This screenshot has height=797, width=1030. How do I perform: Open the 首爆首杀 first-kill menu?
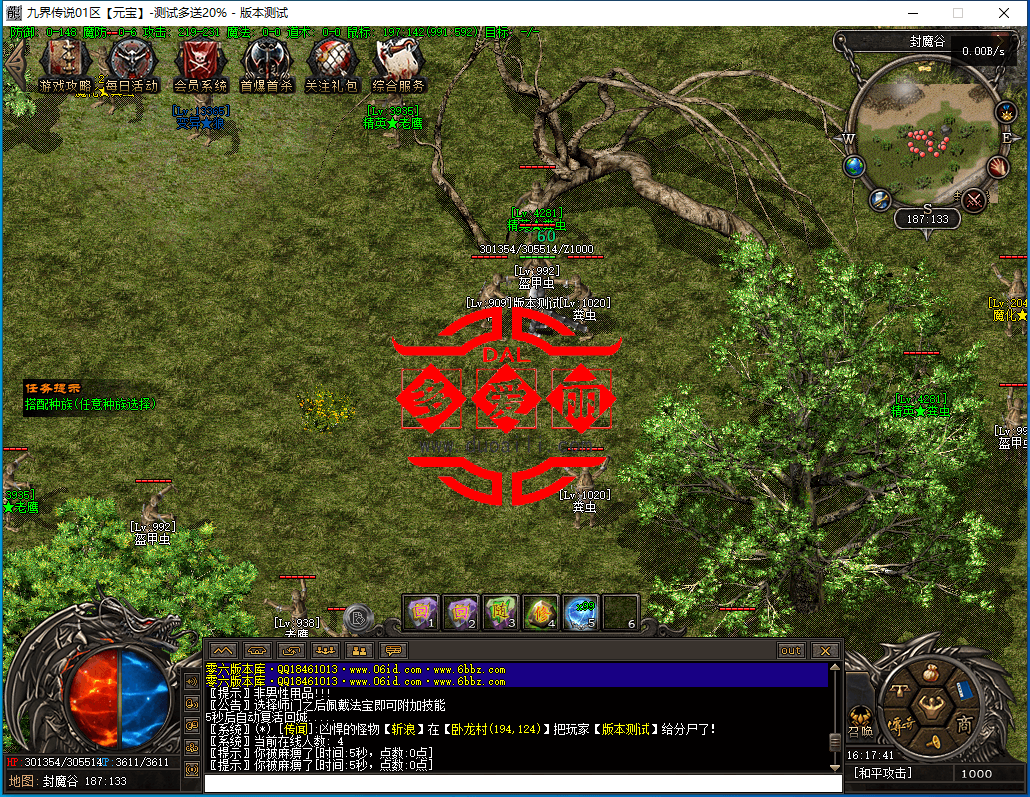pyautogui.click(x=266, y=65)
